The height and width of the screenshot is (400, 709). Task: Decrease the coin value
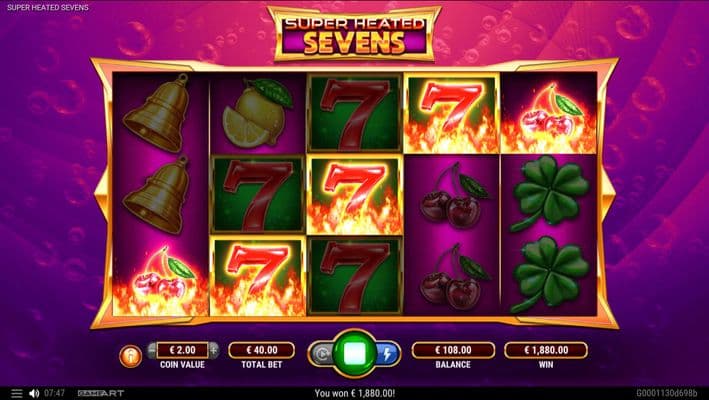152,350
